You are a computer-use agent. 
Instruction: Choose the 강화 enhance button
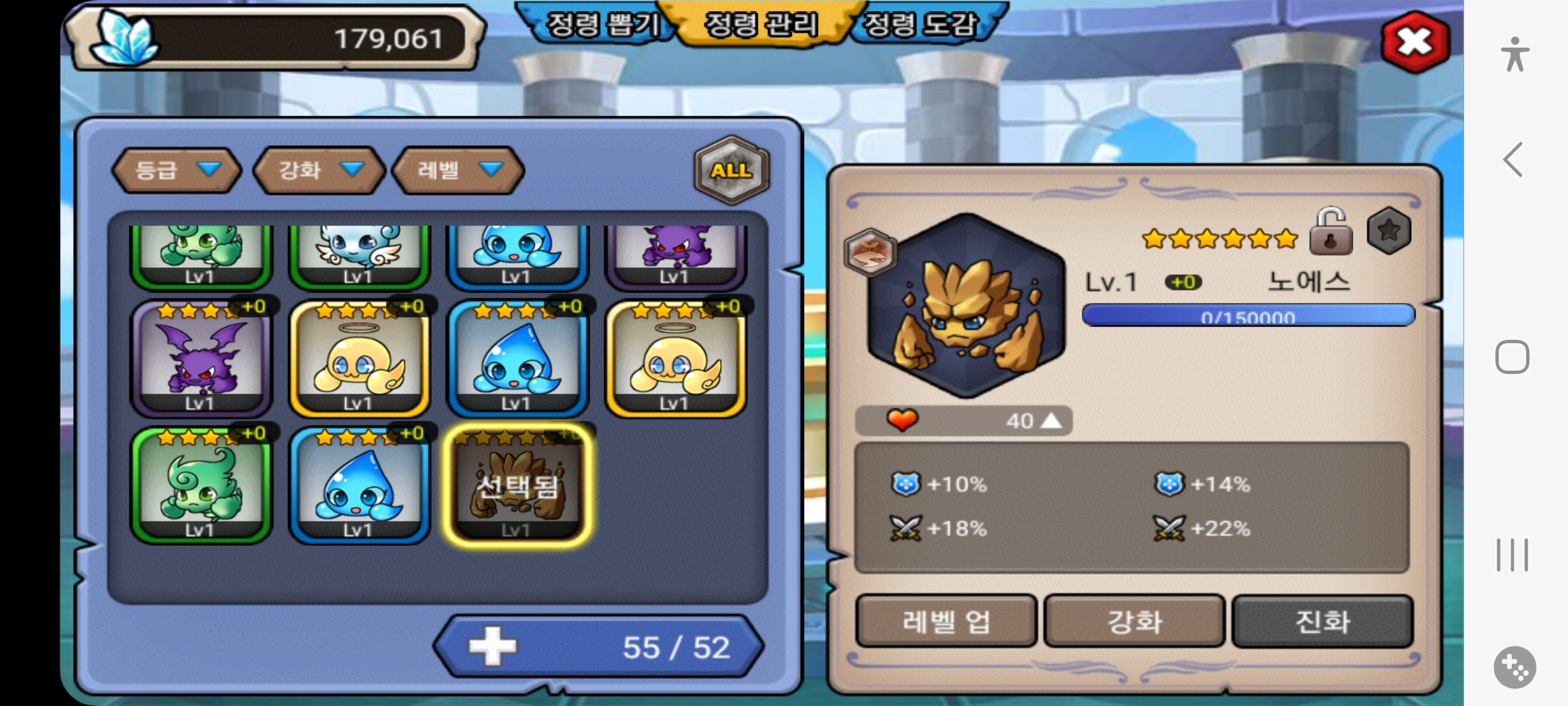click(x=1134, y=621)
